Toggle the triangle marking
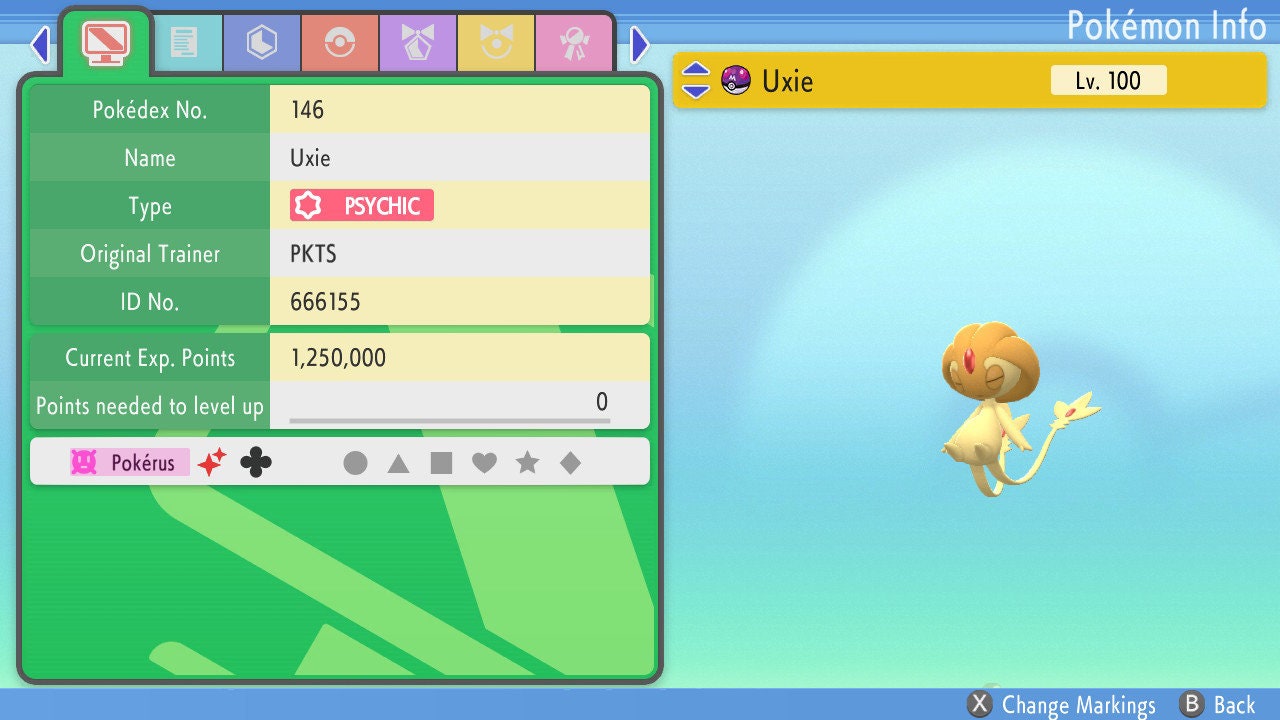 [398, 463]
